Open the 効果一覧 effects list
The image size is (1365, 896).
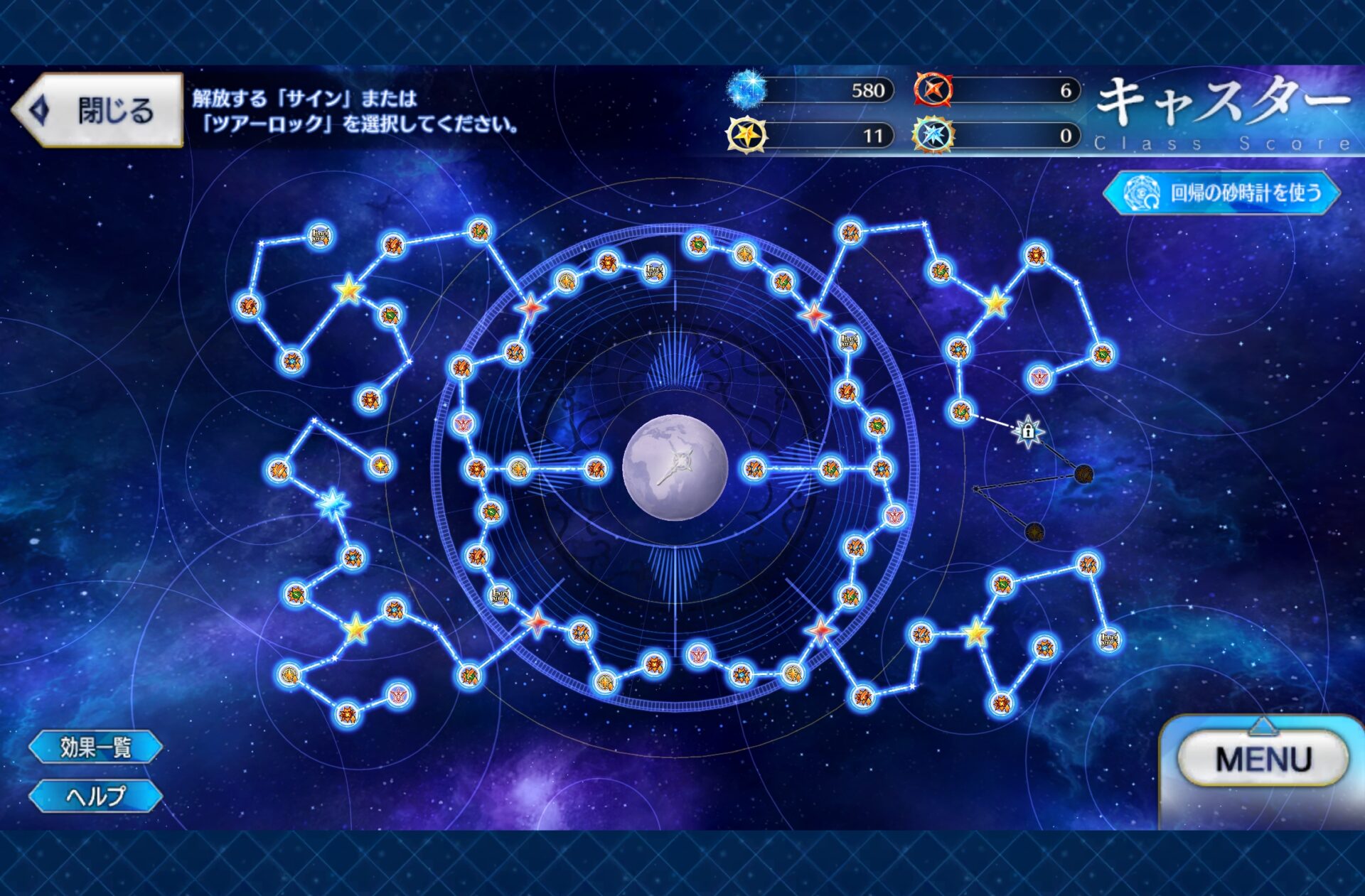pyautogui.click(x=96, y=747)
